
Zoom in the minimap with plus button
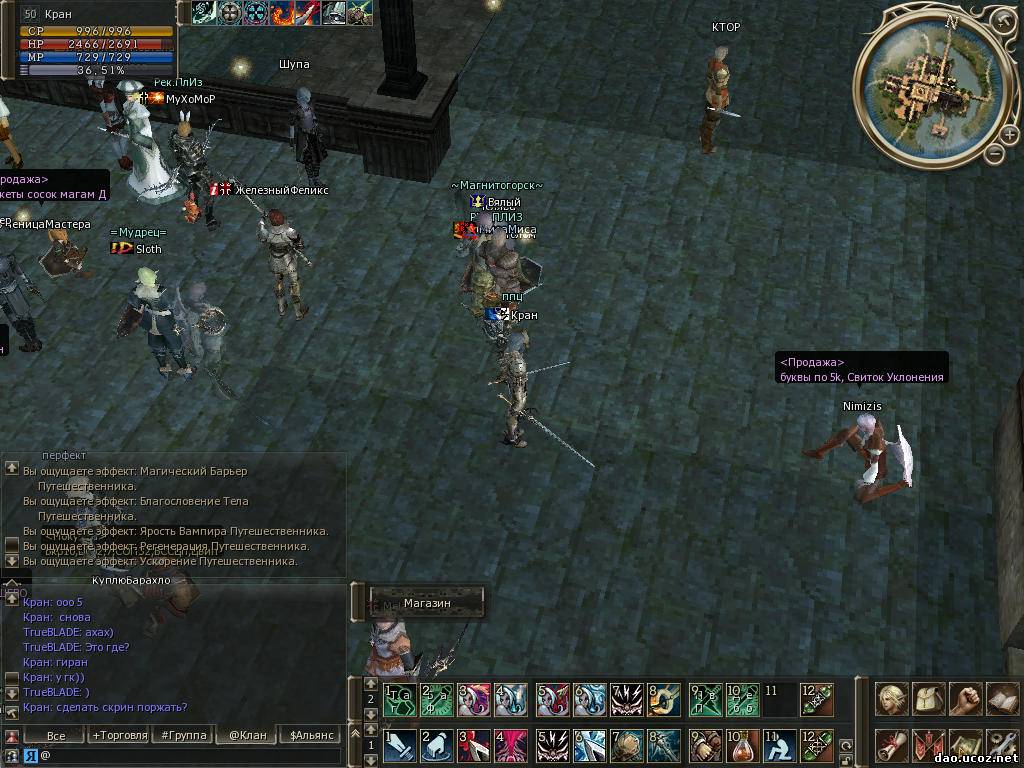click(x=1000, y=21)
